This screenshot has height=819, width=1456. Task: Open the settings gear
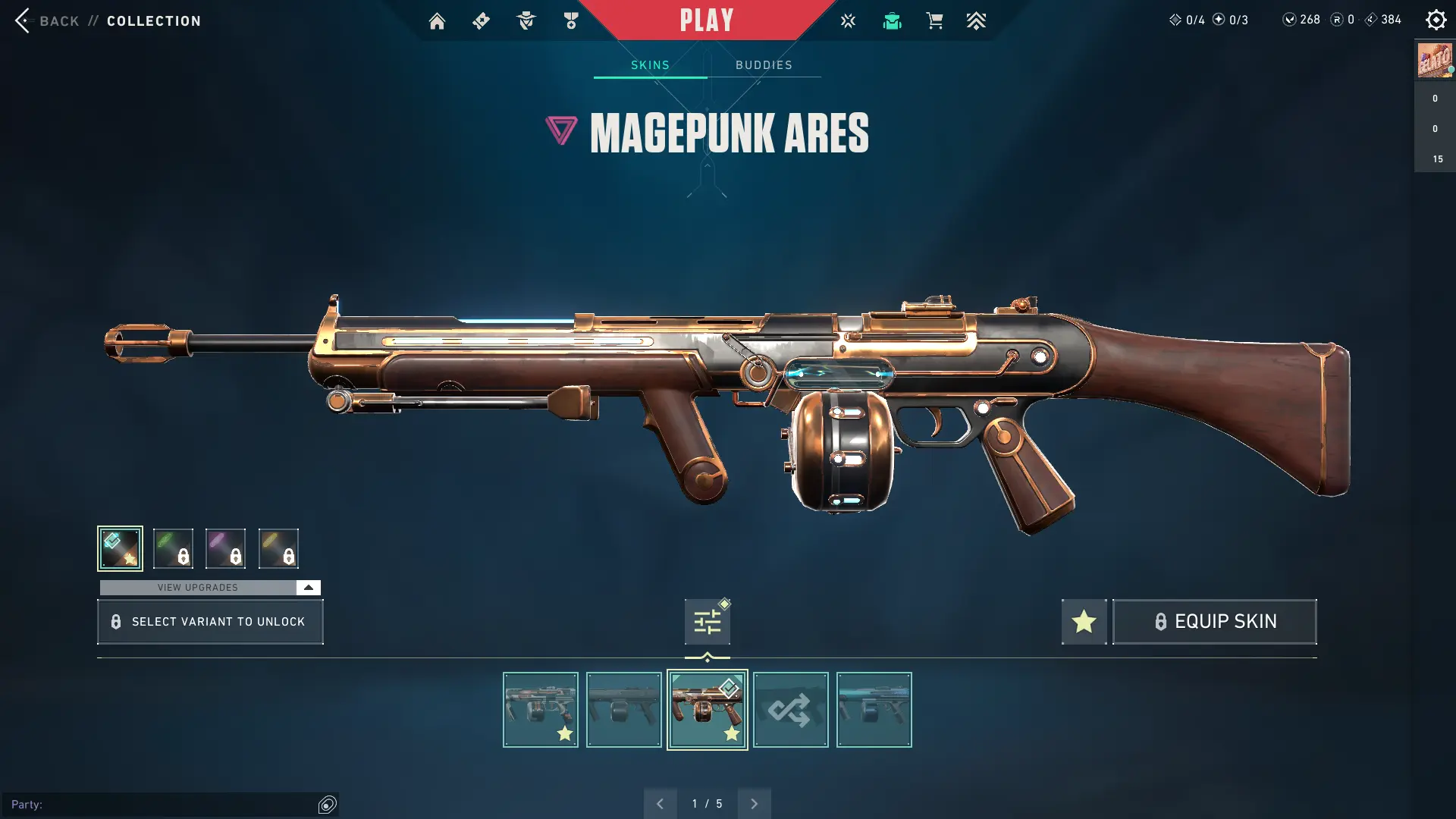pos(1436,20)
